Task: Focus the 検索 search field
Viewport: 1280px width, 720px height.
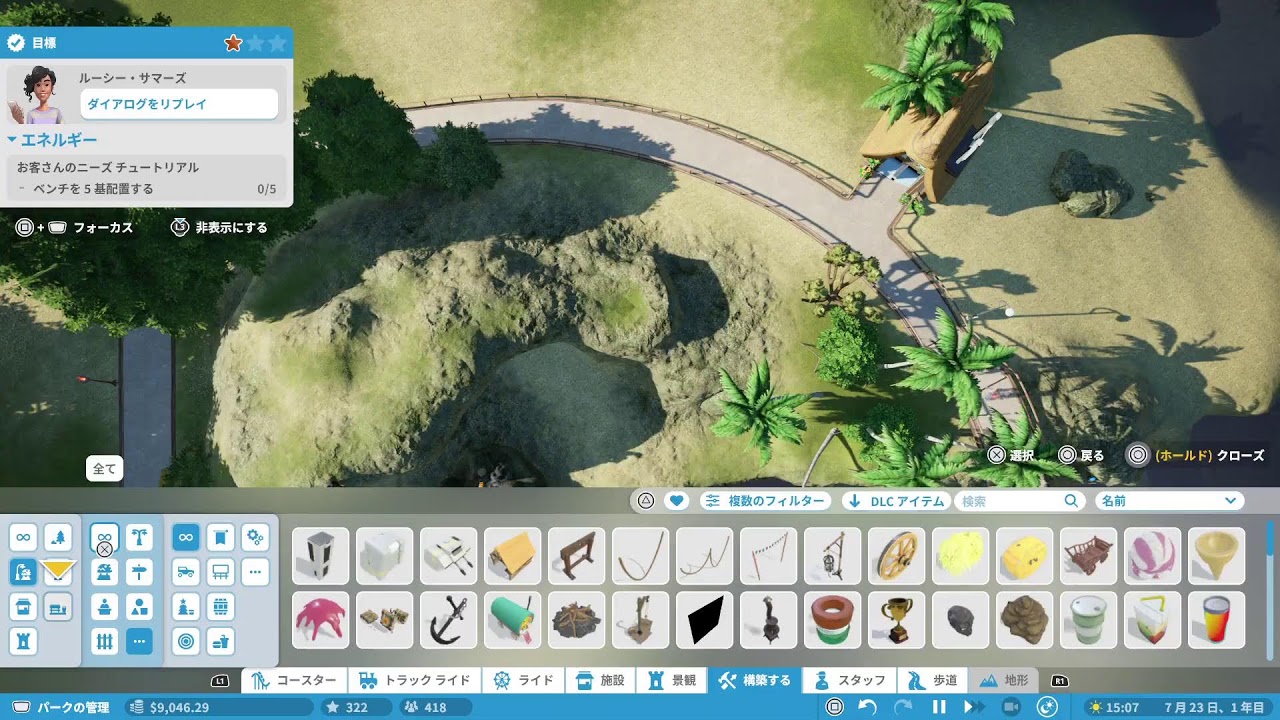Action: [x=1010, y=501]
